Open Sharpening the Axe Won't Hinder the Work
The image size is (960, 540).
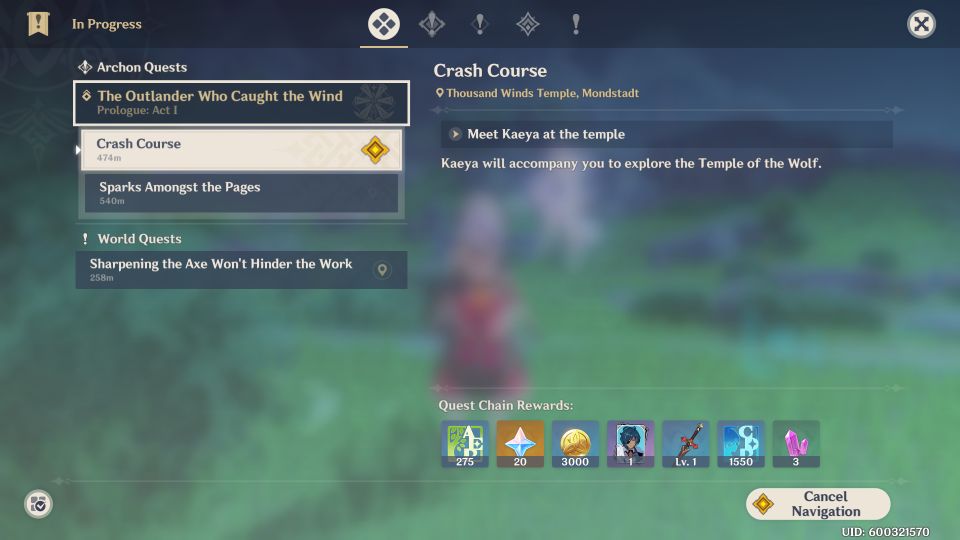221,269
